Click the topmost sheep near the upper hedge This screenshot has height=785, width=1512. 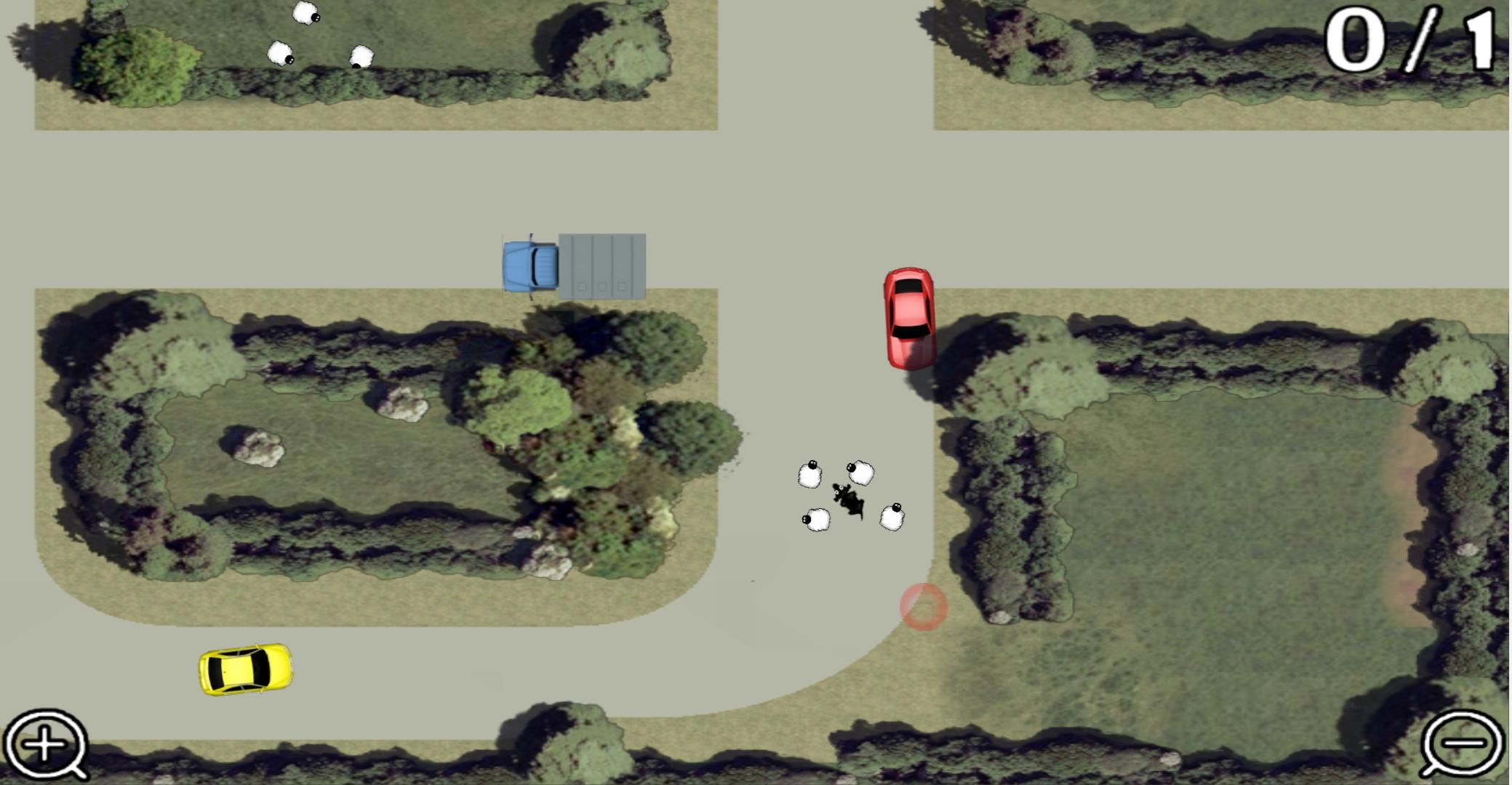(x=305, y=13)
